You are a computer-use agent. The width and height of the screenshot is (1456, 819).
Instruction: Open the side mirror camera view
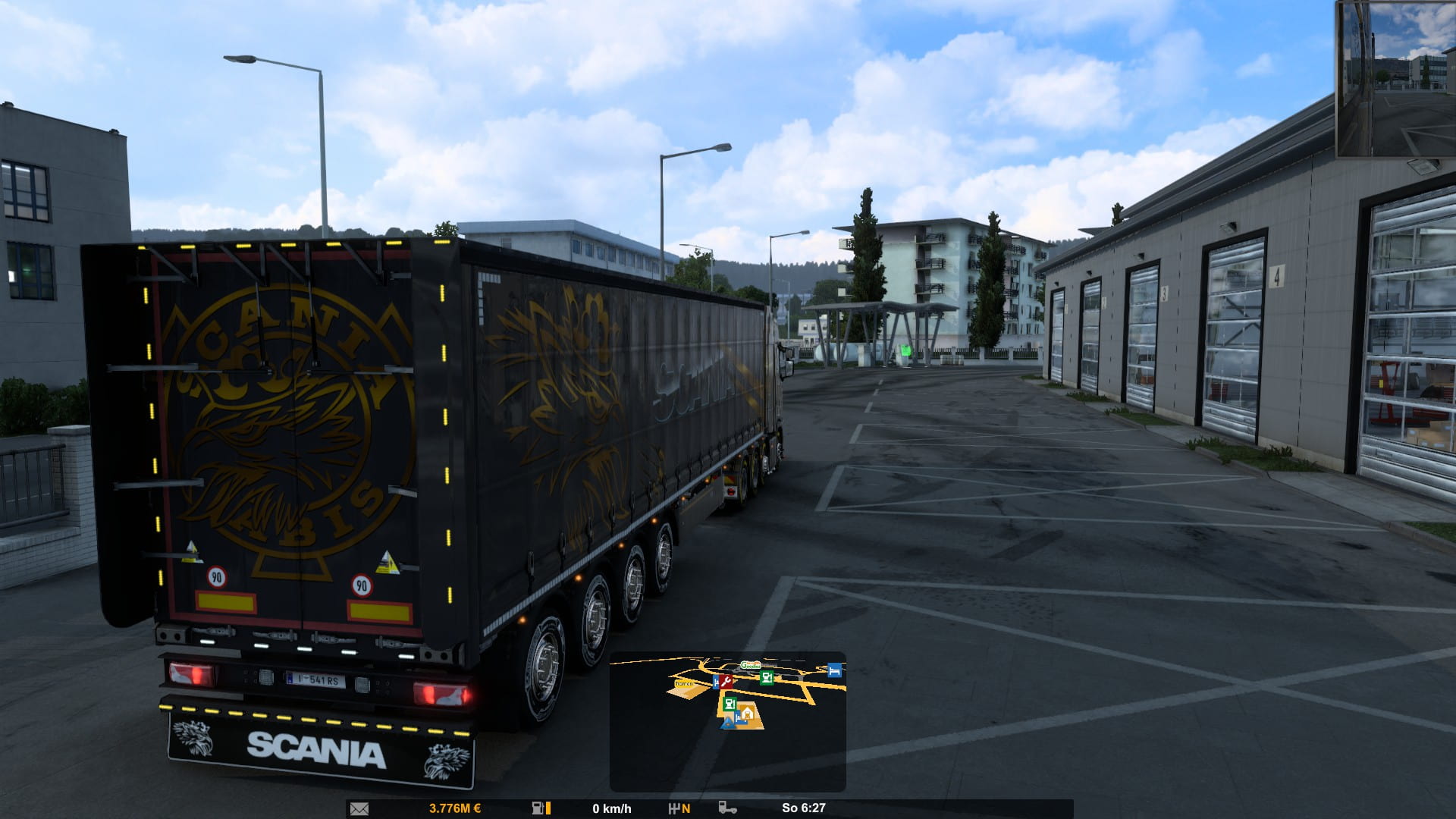tap(1395, 79)
